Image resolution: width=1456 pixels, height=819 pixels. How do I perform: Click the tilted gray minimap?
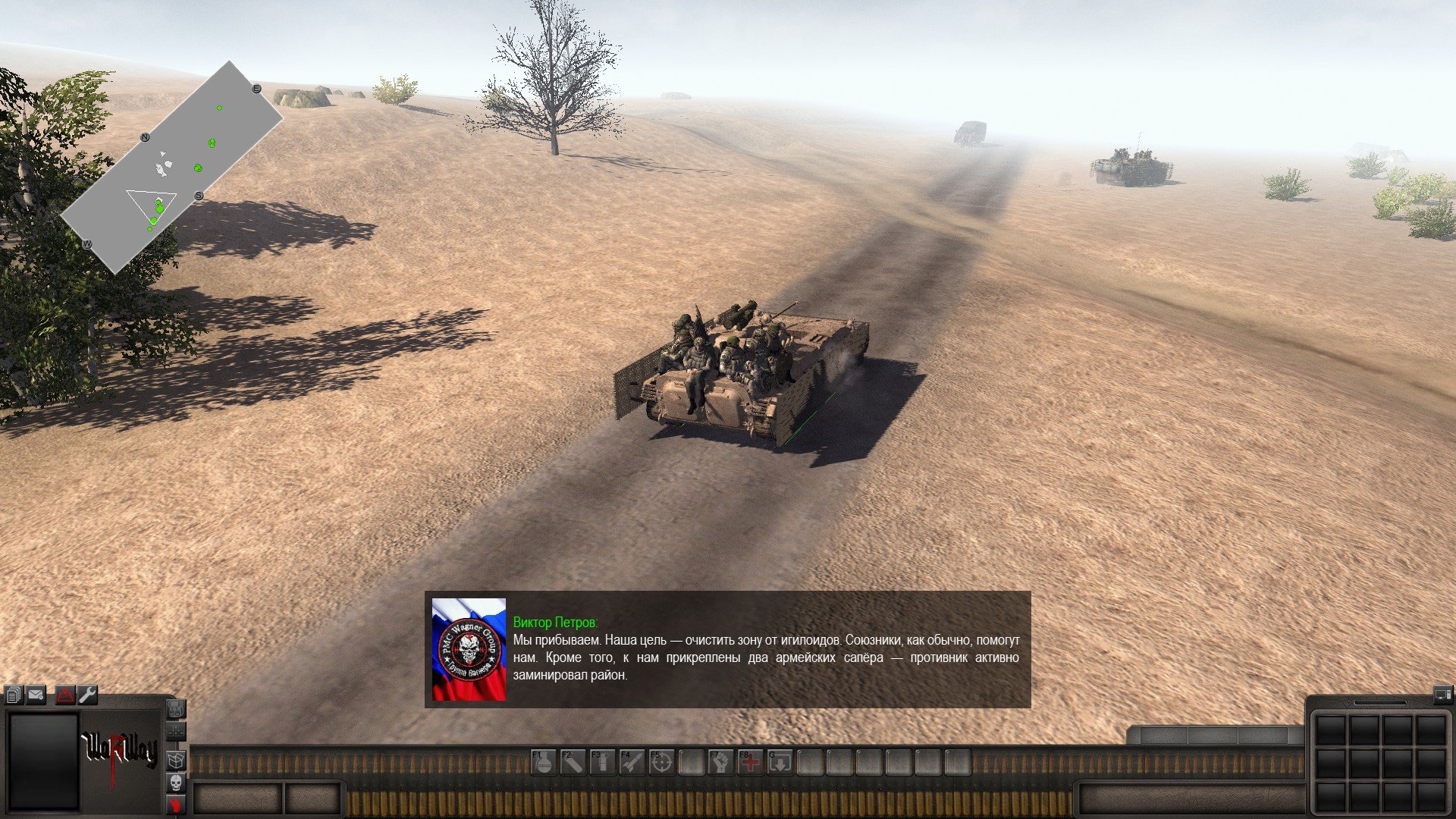(171, 167)
